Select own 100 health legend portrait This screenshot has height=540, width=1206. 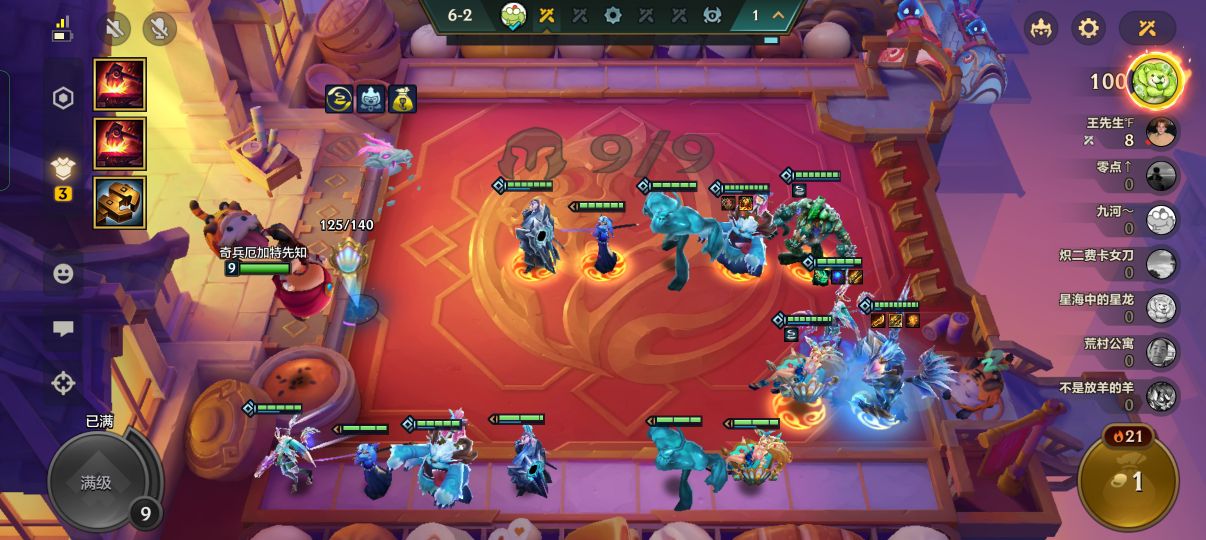click(x=1155, y=81)
